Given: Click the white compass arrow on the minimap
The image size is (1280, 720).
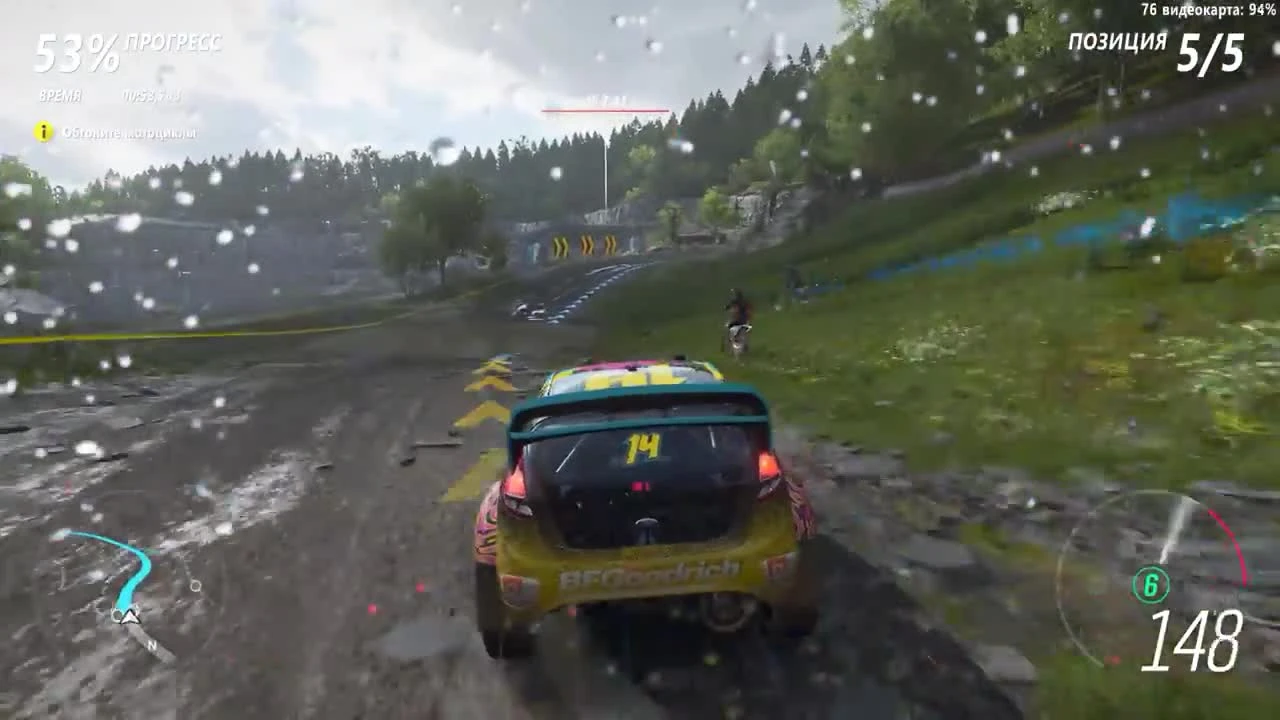Looking at the screenshot, I should tap(130, 617).
